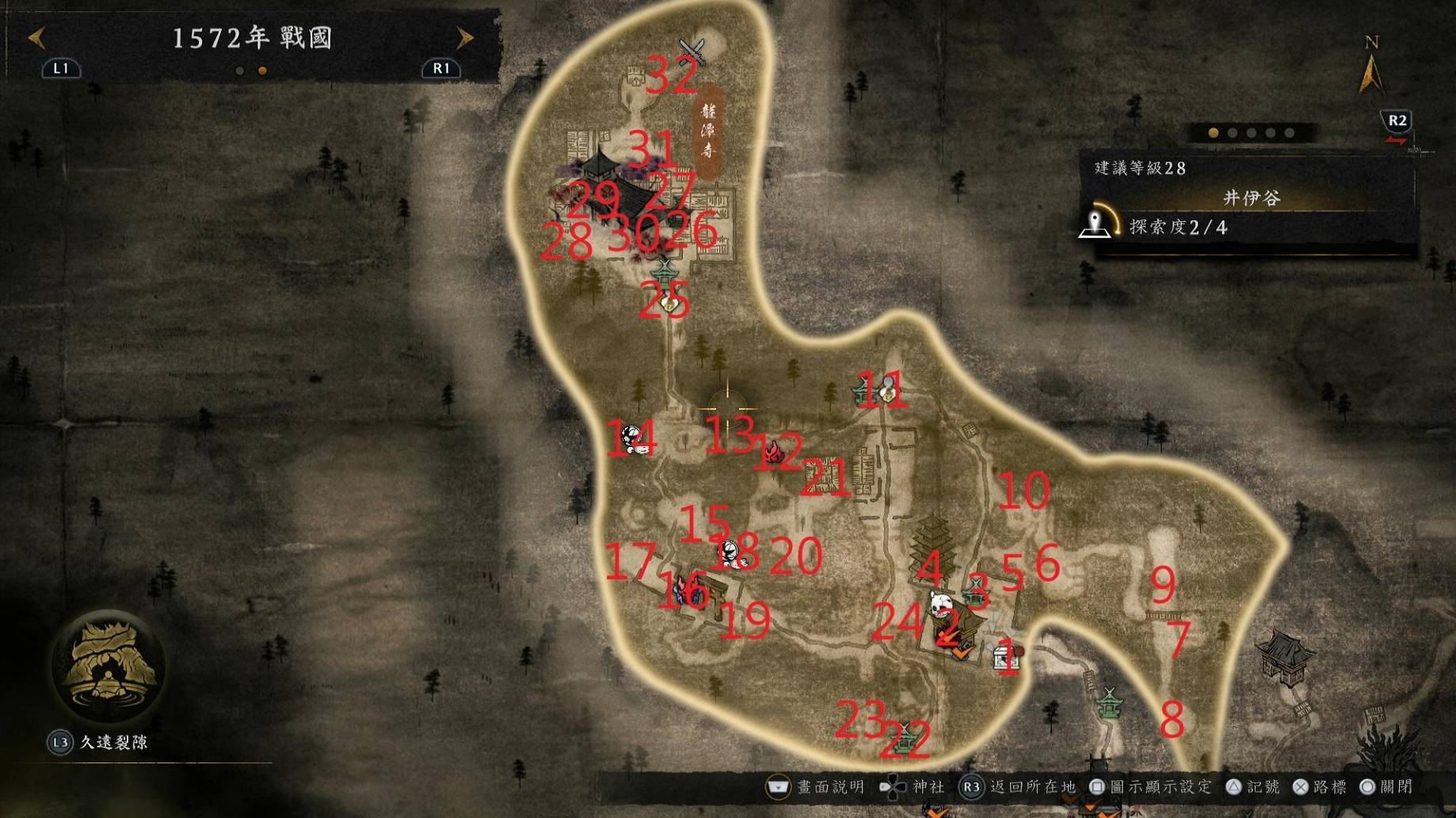The height and width of the screenshot is (818, 1456).
Task: Select the green shrine outside the highlighted region
Action: 1109,702
